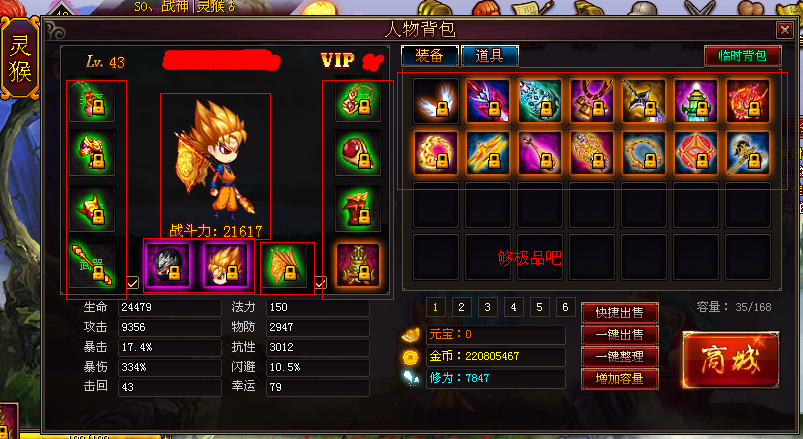The image size is (803, 439).
Task: Select the golden axe item in bag
Action: tap(748, 153)
